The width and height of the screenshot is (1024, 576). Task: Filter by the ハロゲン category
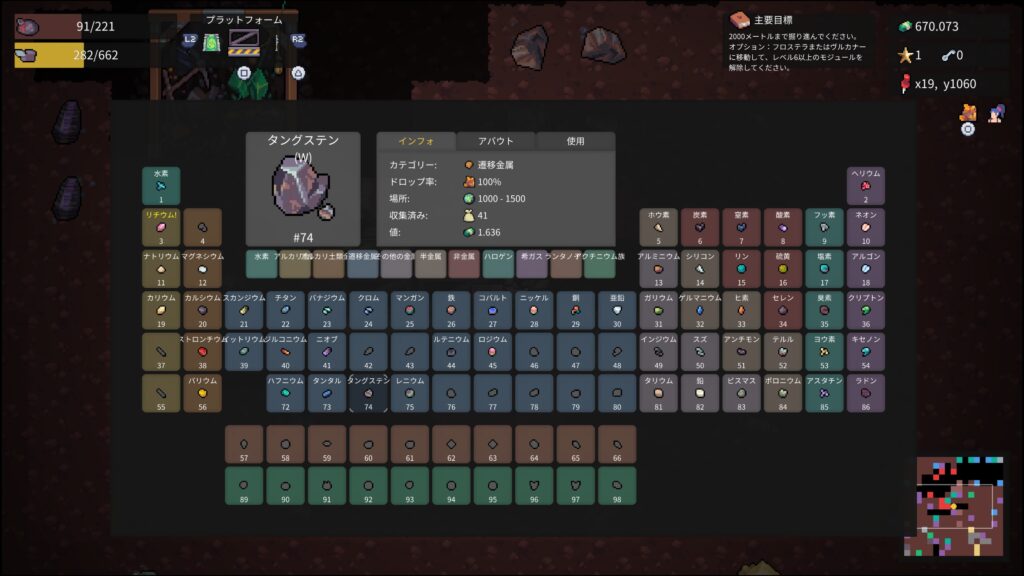click(498, 264)
